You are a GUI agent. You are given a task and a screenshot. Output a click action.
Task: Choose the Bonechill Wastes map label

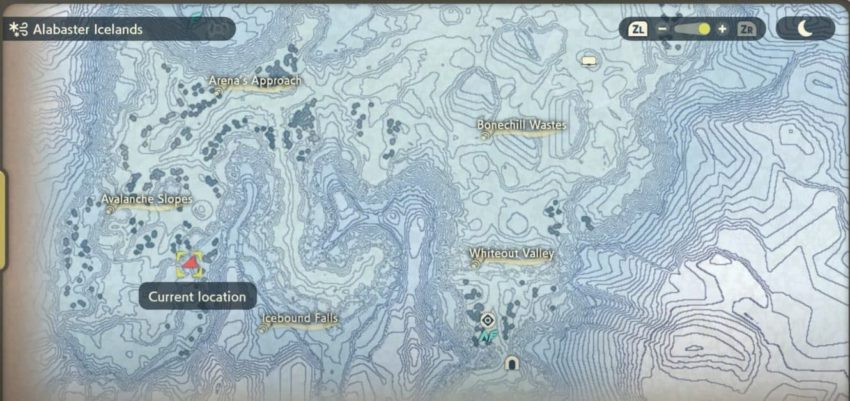[520, 126]
